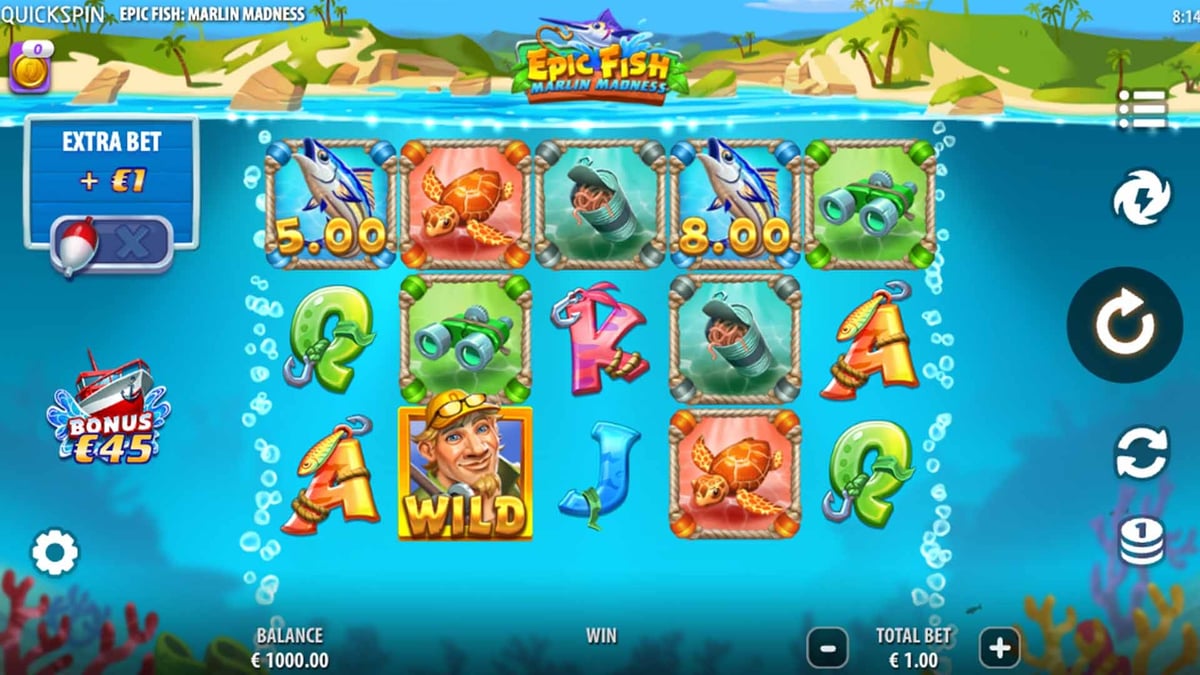This screenshot has height=675, width=1200.
Task: Buy the Bonus for €45
Action: click(108, 410)
